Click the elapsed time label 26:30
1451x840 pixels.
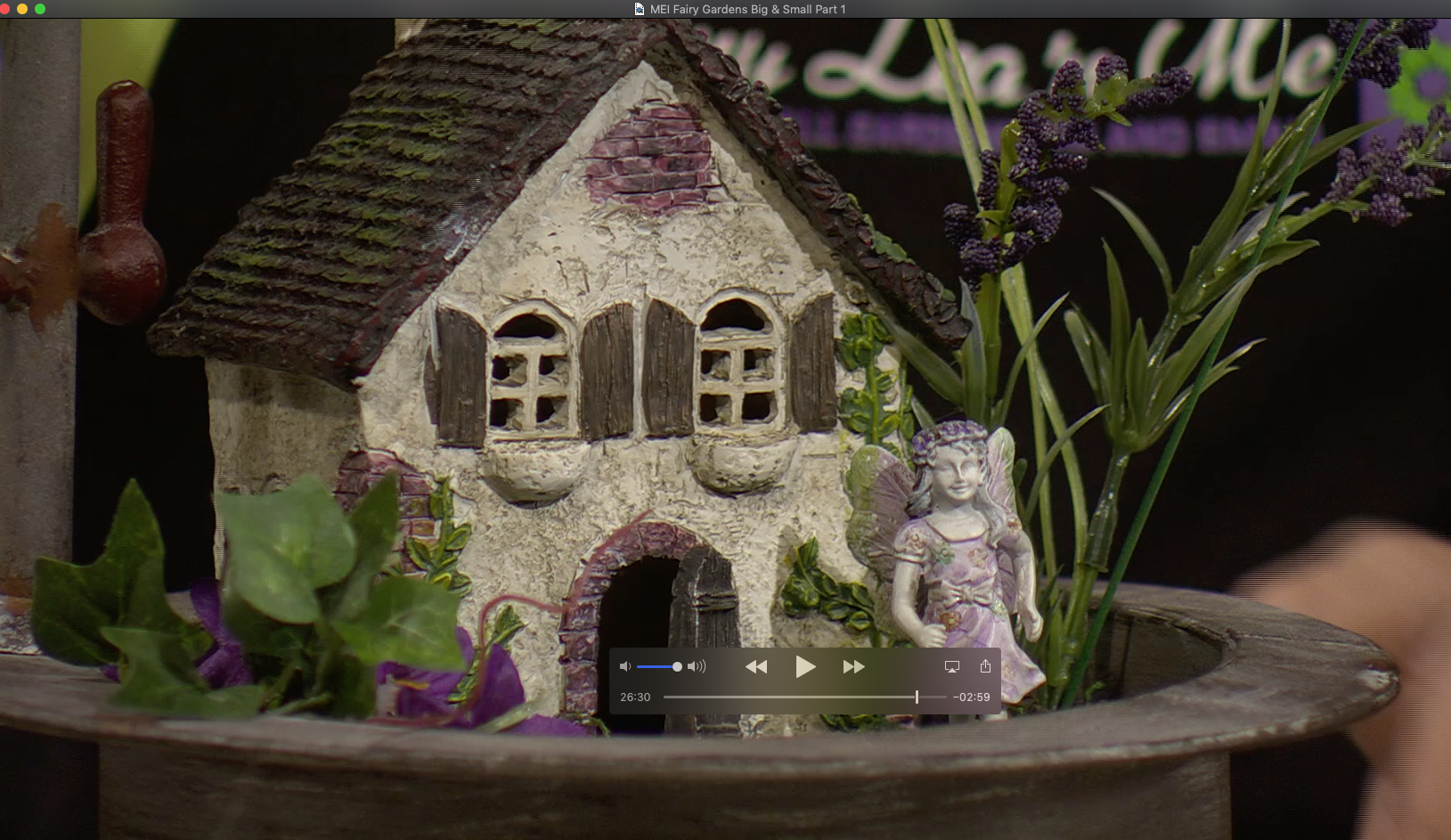(634, 697)
